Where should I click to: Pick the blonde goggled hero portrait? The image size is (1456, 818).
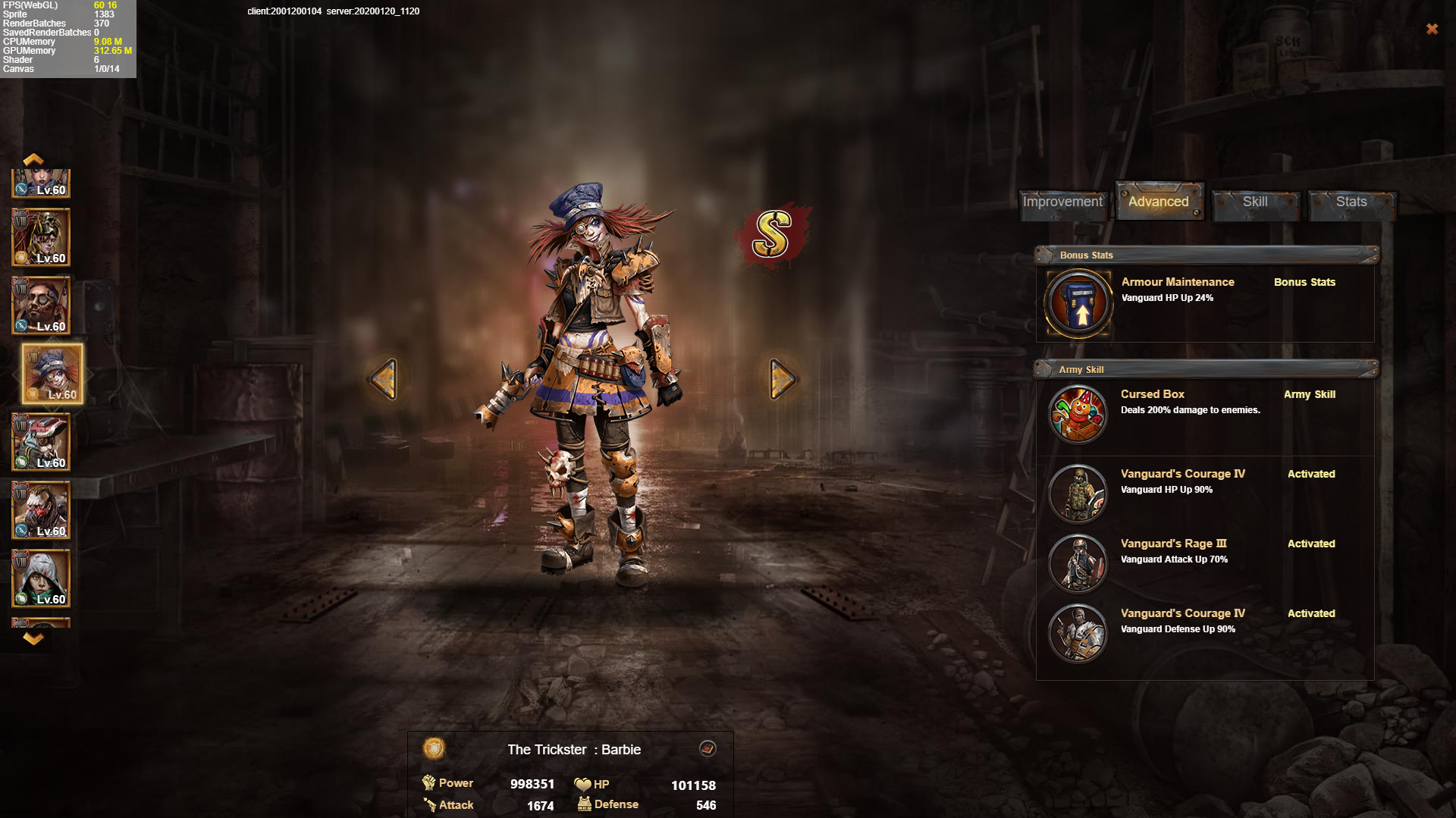[41, 237]
